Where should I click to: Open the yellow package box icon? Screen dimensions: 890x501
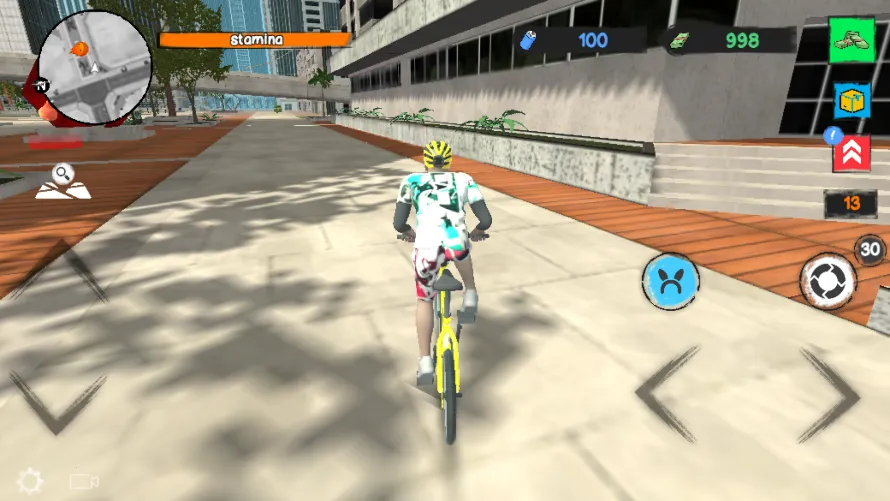(852, 100)
